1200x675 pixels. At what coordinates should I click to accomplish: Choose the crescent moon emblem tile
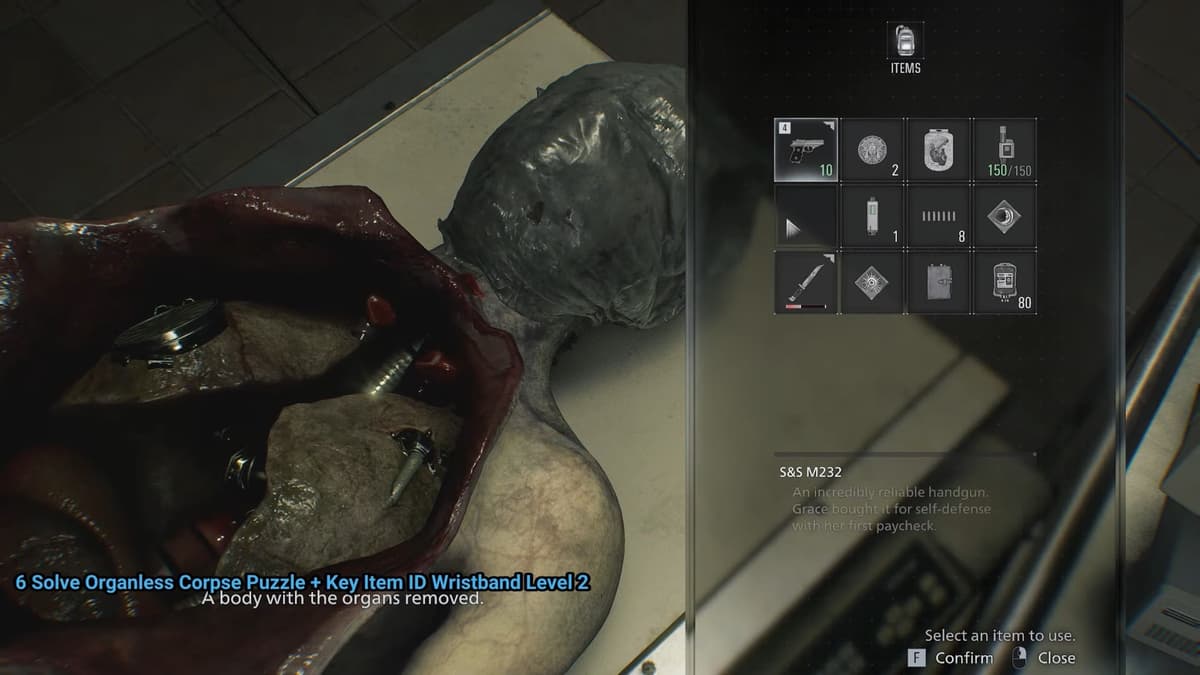coord(1004,215)
